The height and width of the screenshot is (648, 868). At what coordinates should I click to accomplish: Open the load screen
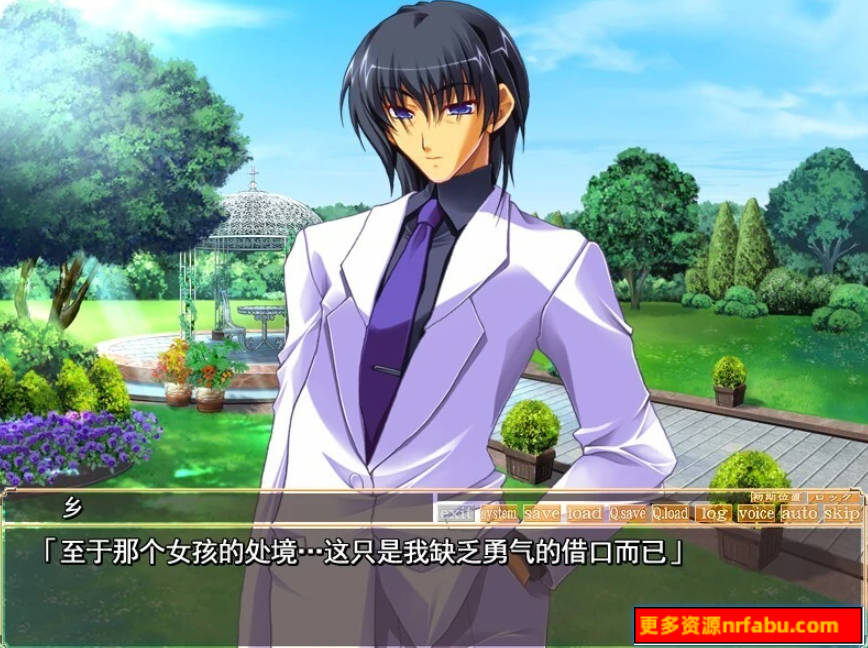click(585, 513)
